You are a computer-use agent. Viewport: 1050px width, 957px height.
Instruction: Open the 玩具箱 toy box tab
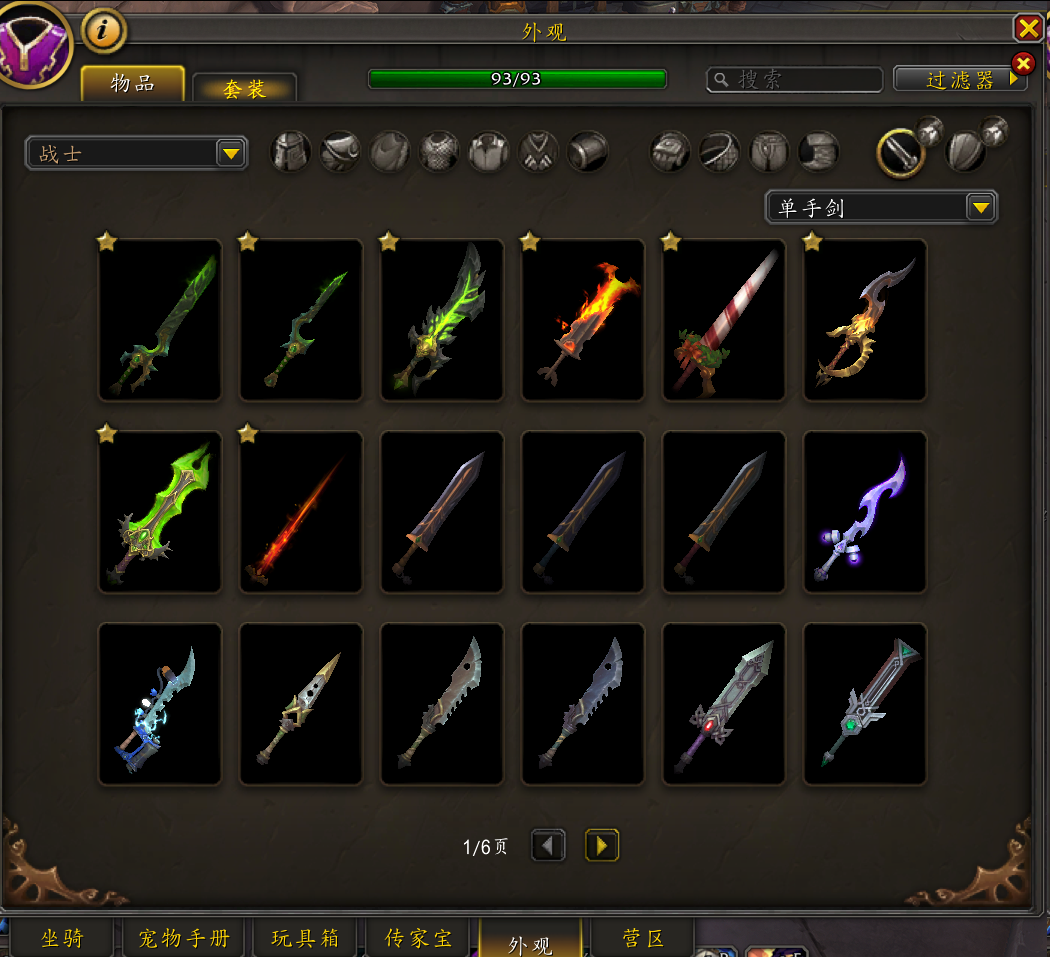(x=305, y=938)
